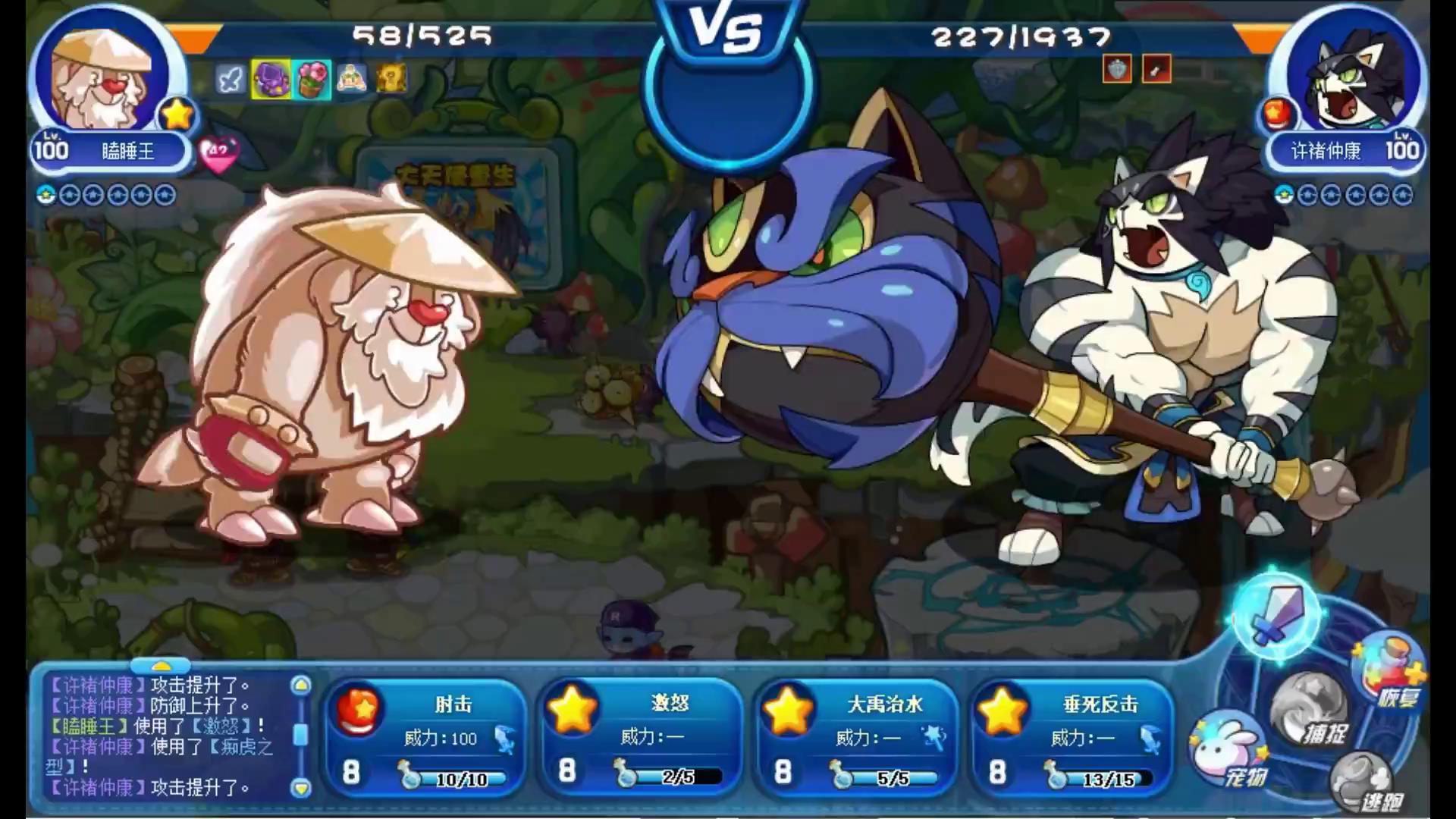Inspect the pink flower pot buff icon
1456x819 pixels.
[x=312, y=80]
